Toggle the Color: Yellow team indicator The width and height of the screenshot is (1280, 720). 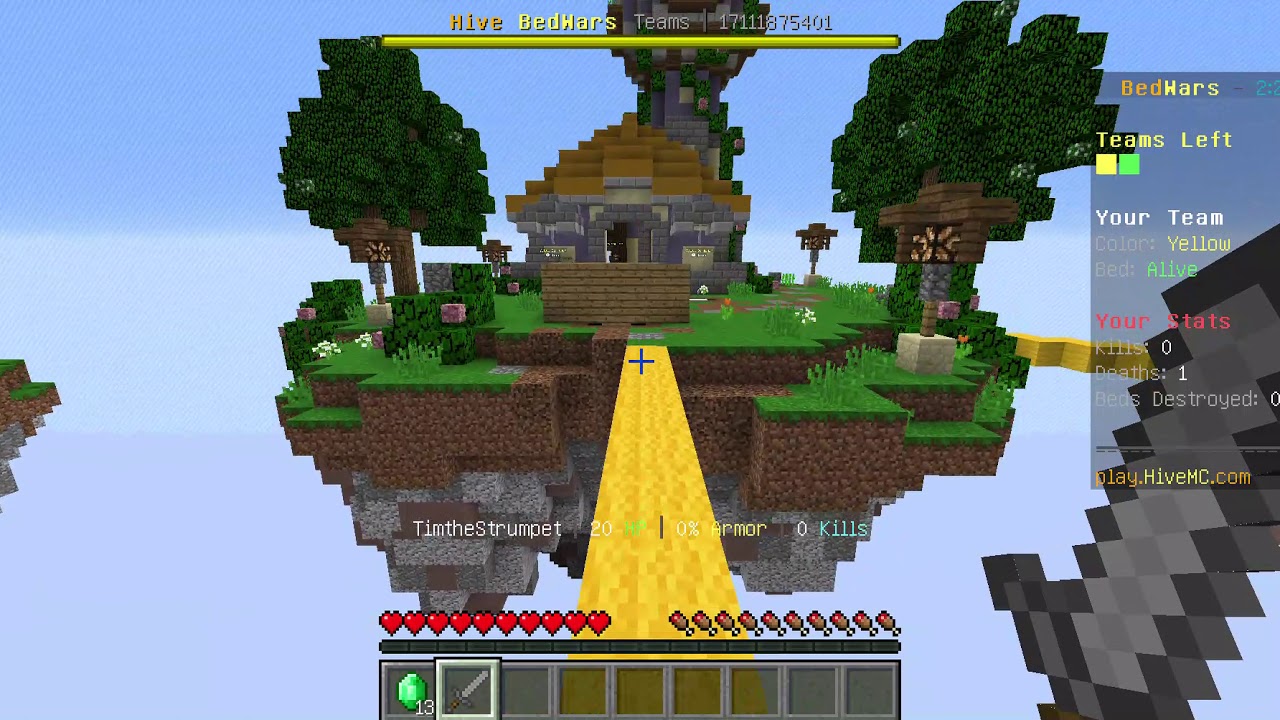(x=1162, y=244)
